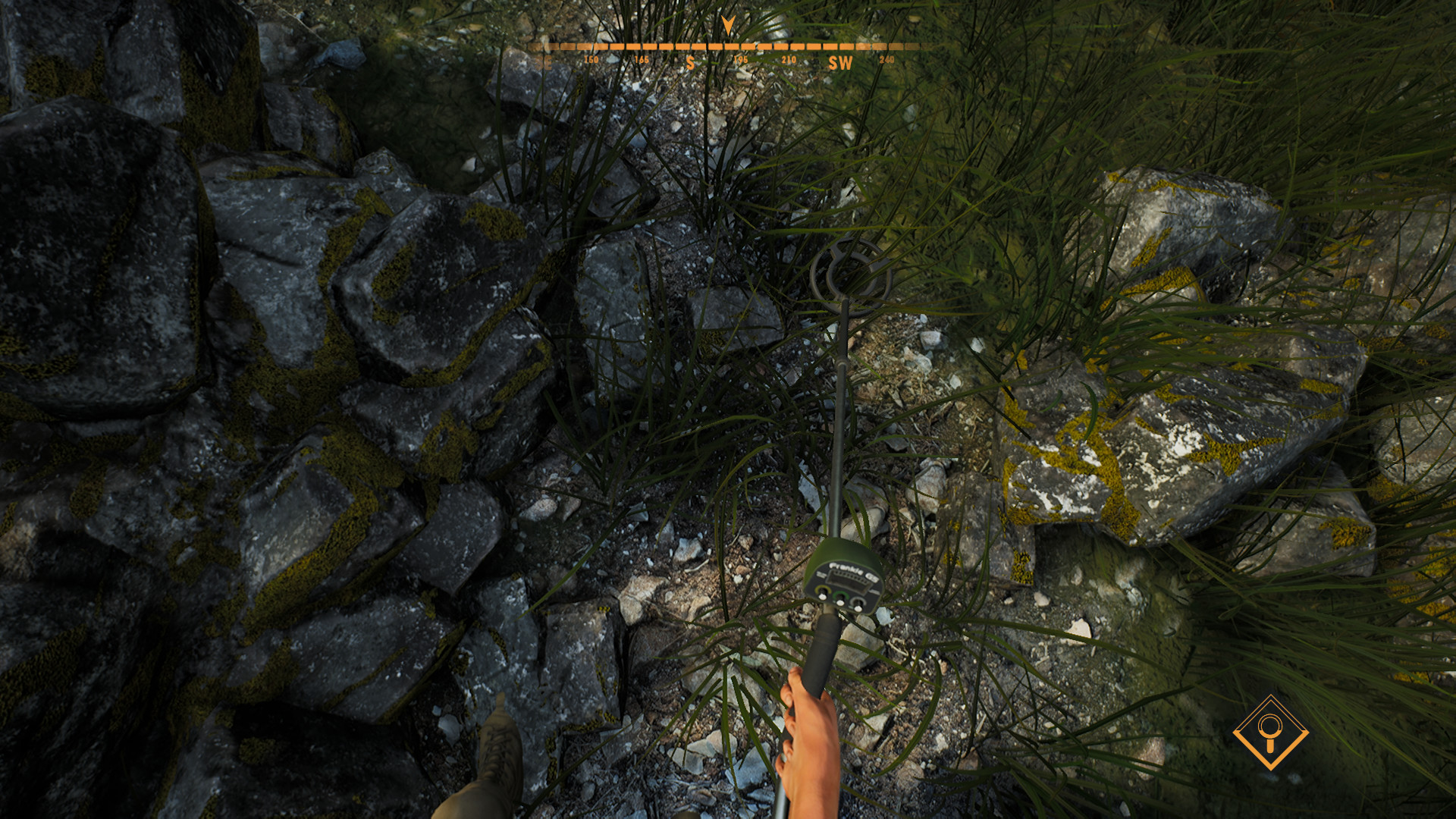Select the 165 mark on the compass
This screenshot has width=1456, height=819.
click(641, 58)
